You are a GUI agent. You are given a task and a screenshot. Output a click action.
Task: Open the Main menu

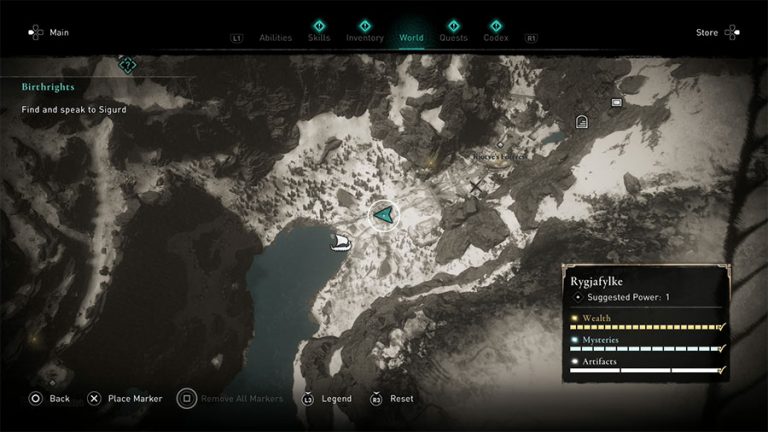tap(49, 32)
